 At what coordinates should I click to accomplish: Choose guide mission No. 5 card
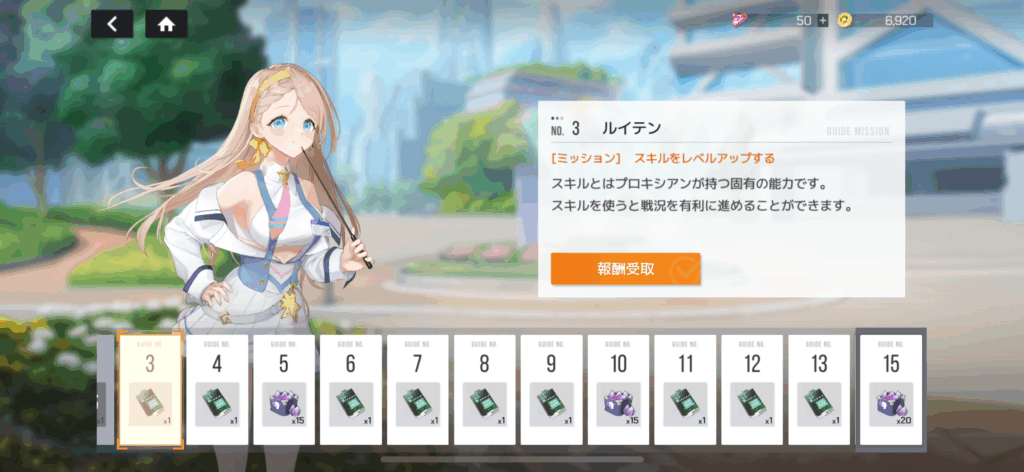click(284, 388)
